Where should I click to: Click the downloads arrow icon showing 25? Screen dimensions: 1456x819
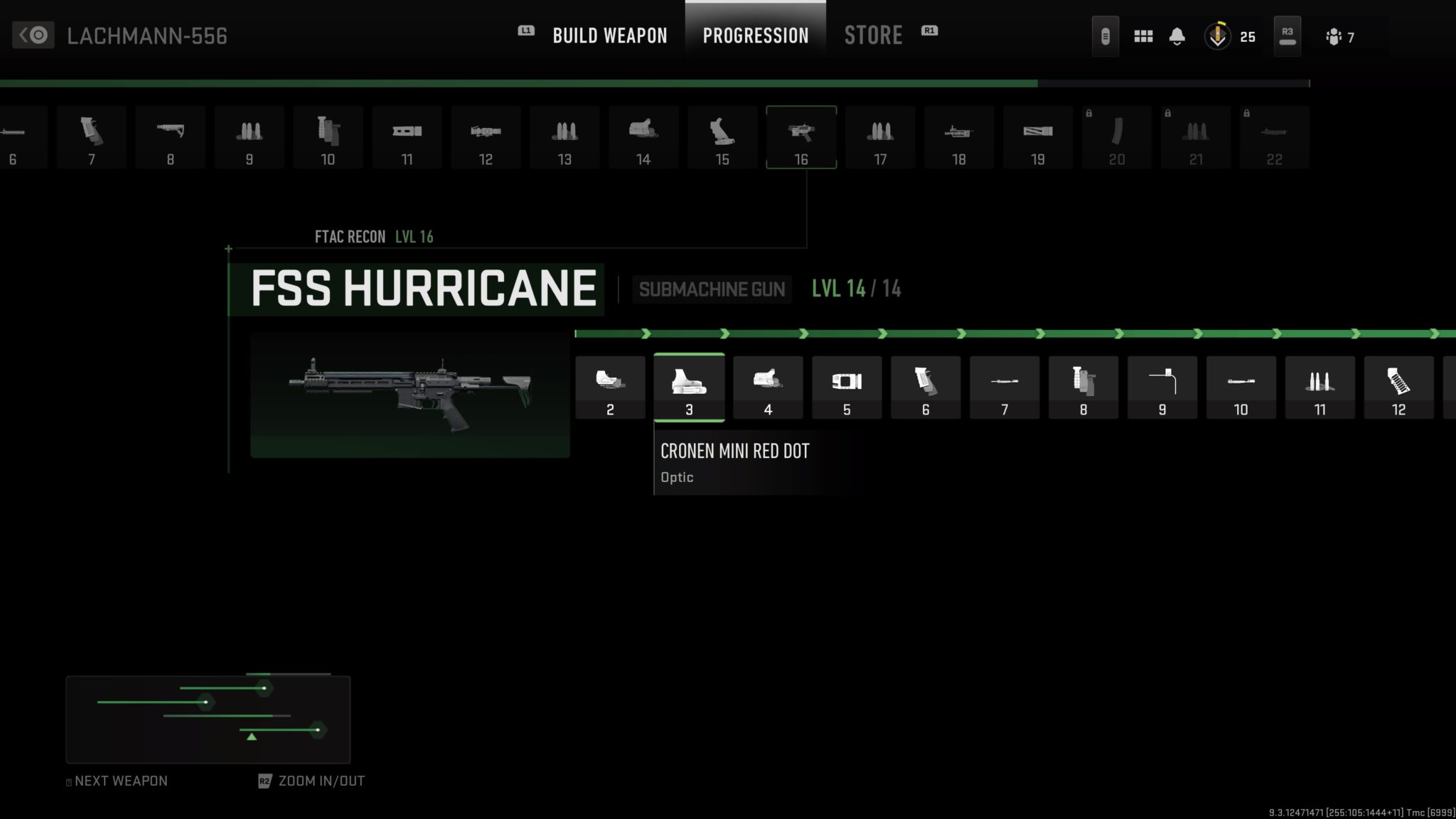point(1217,36)
